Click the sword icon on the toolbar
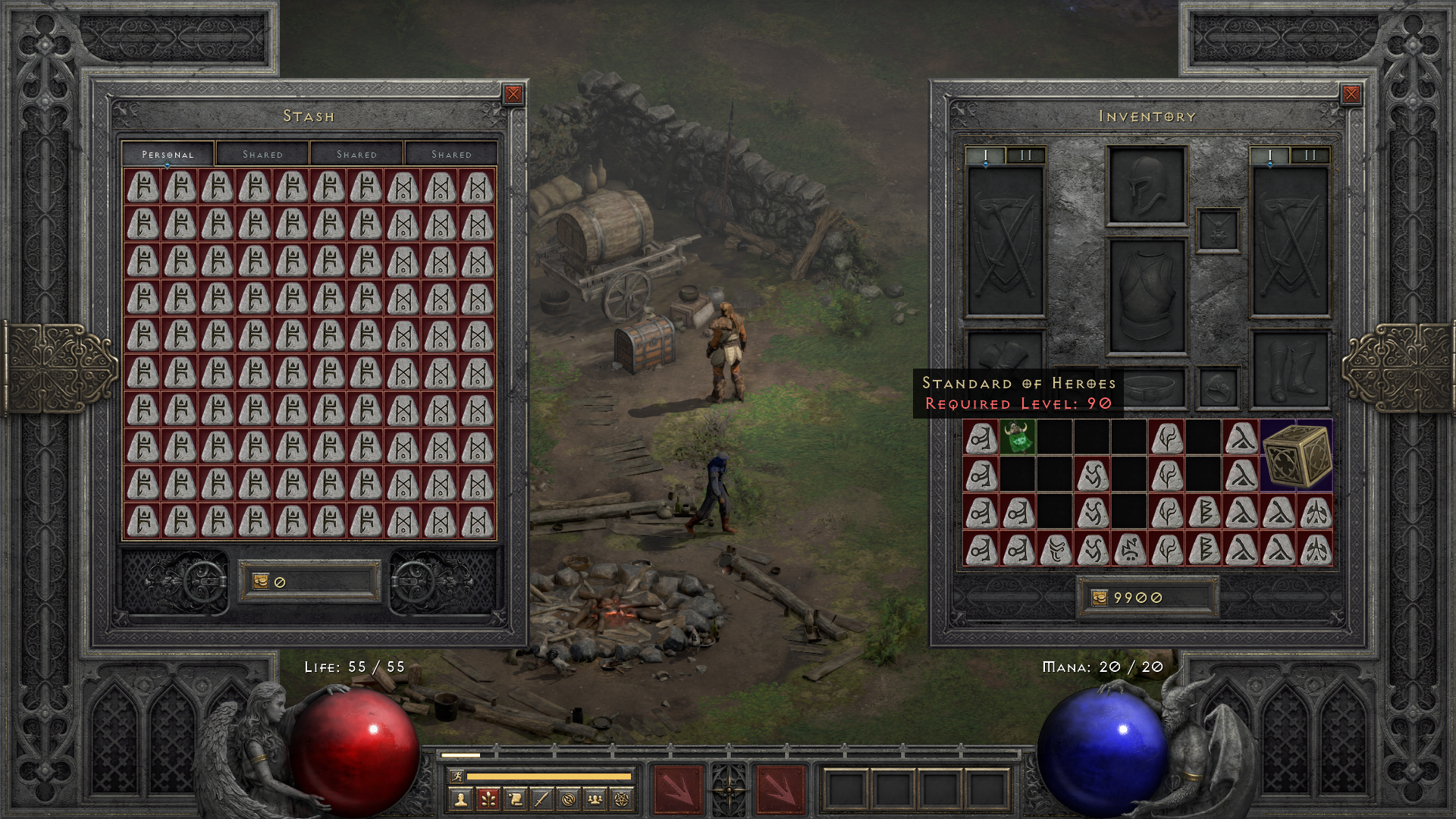This screenshot has width=1456, height=819. [541, 797]
